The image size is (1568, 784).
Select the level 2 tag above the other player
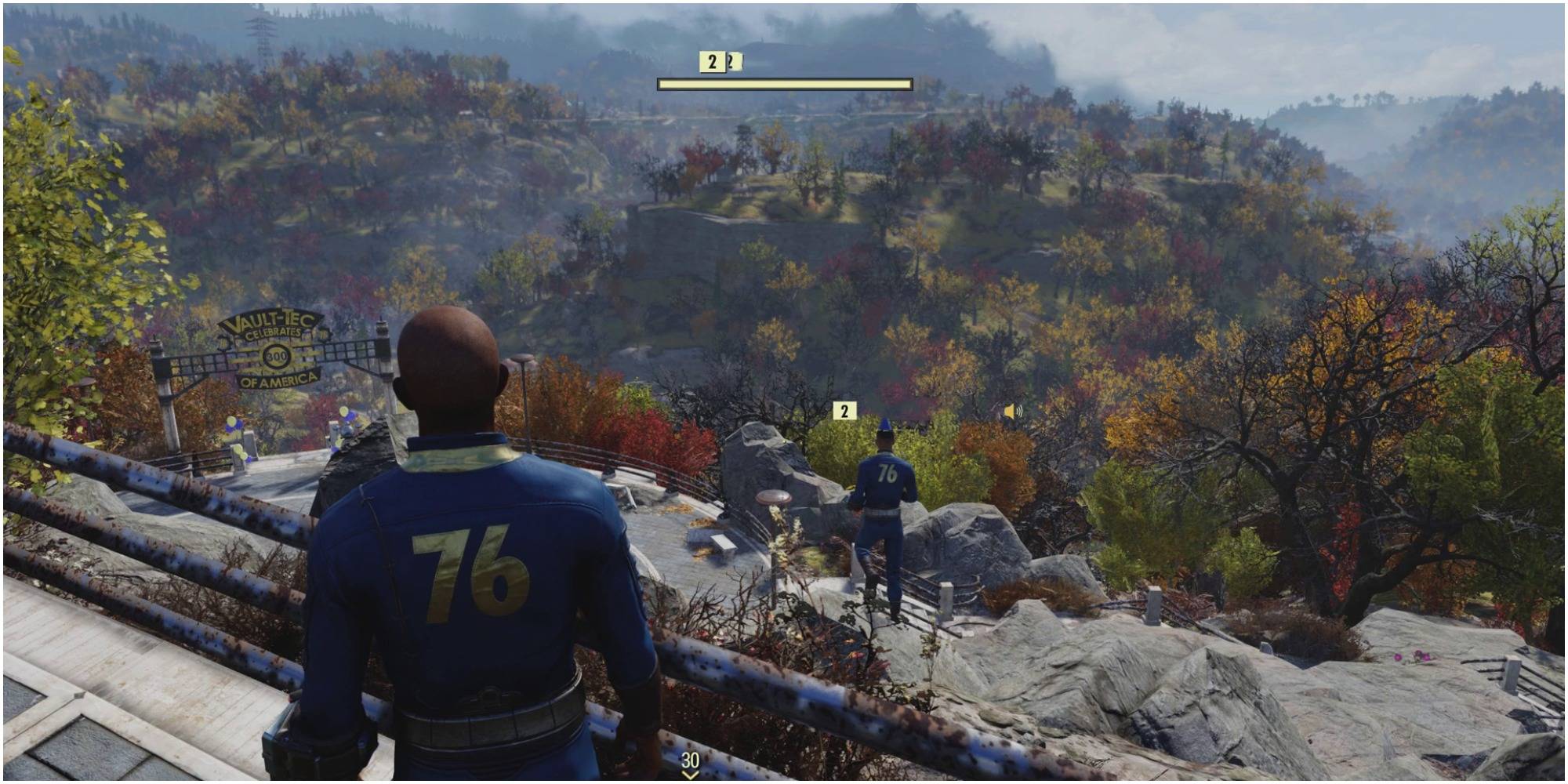click(844, 411)
